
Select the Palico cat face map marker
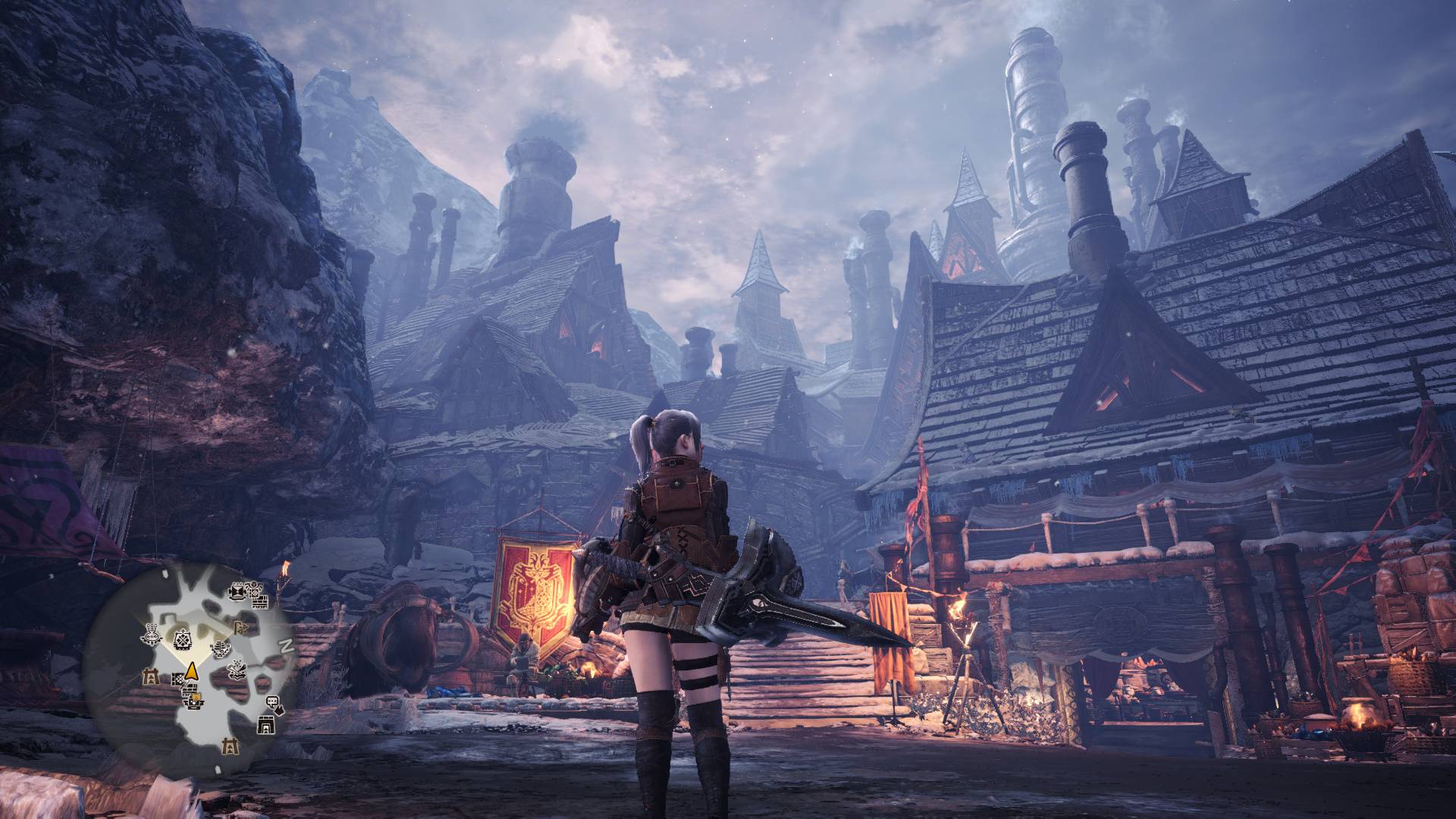(x=196, y=698)
